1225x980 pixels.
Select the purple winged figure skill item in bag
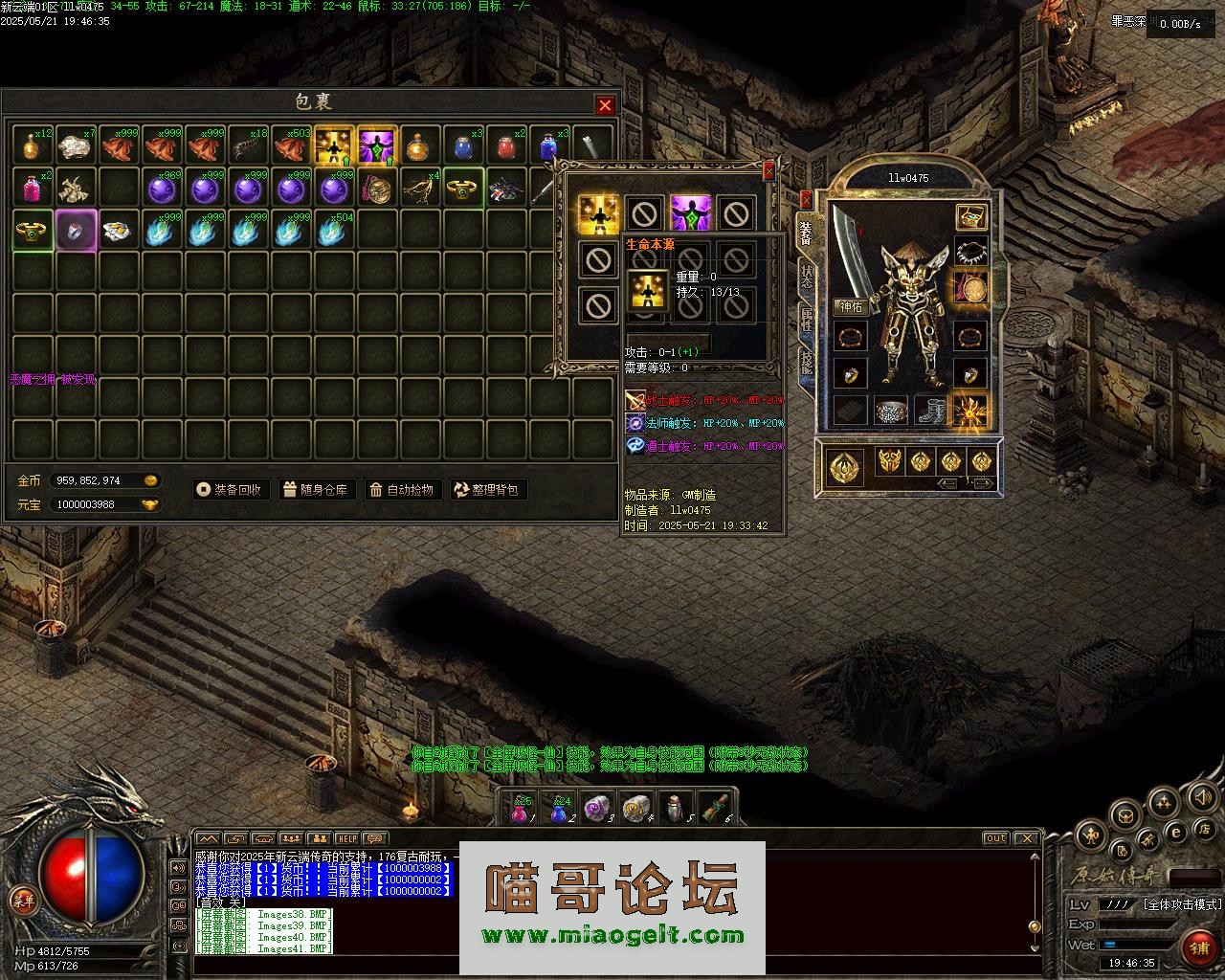[376, 146]
